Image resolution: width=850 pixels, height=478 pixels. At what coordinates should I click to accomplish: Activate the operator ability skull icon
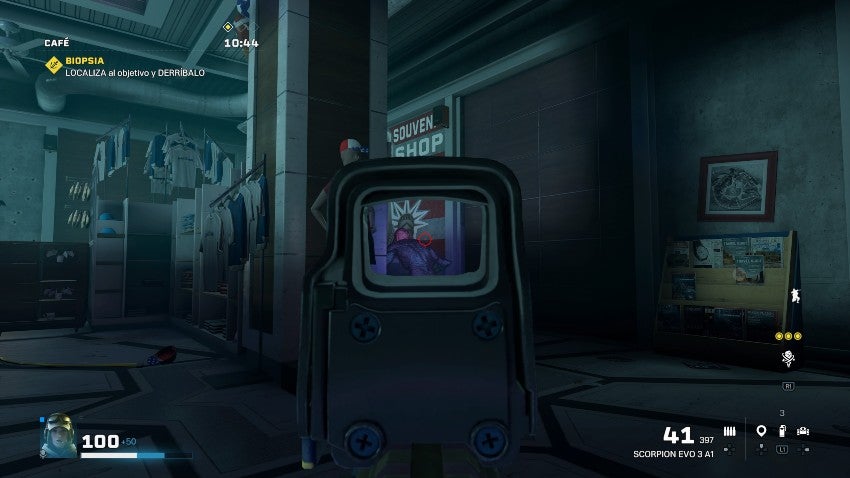(x=788, y=358)
